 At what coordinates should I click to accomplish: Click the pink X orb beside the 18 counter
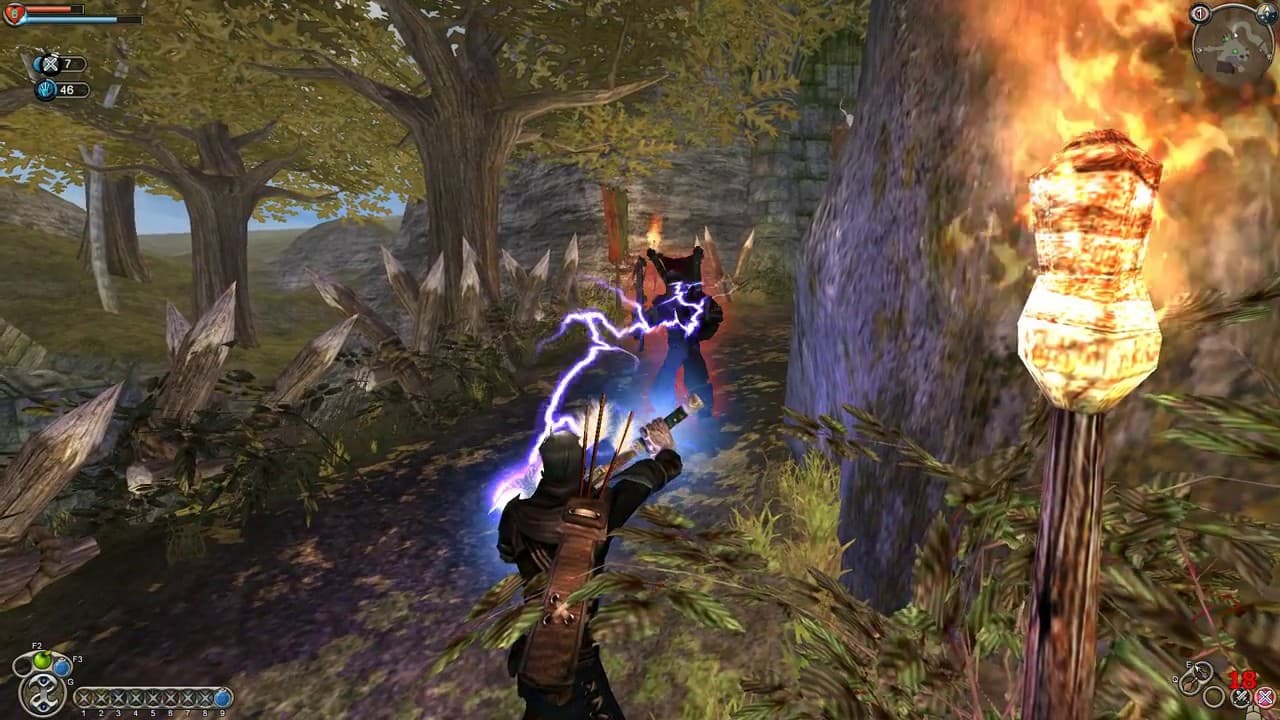pos(1265,696)
